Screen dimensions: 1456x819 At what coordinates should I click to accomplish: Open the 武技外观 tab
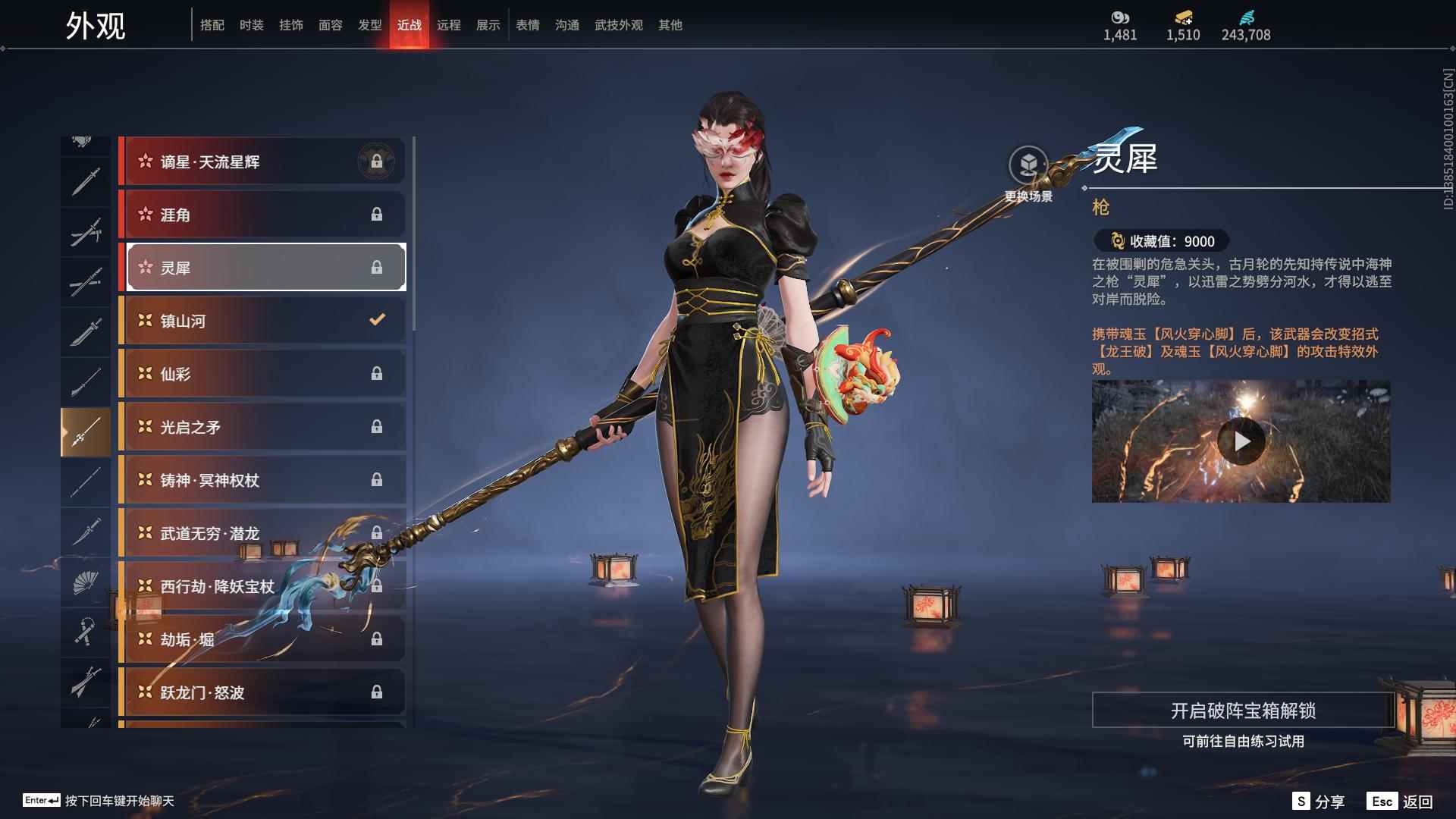pos(618,25)
